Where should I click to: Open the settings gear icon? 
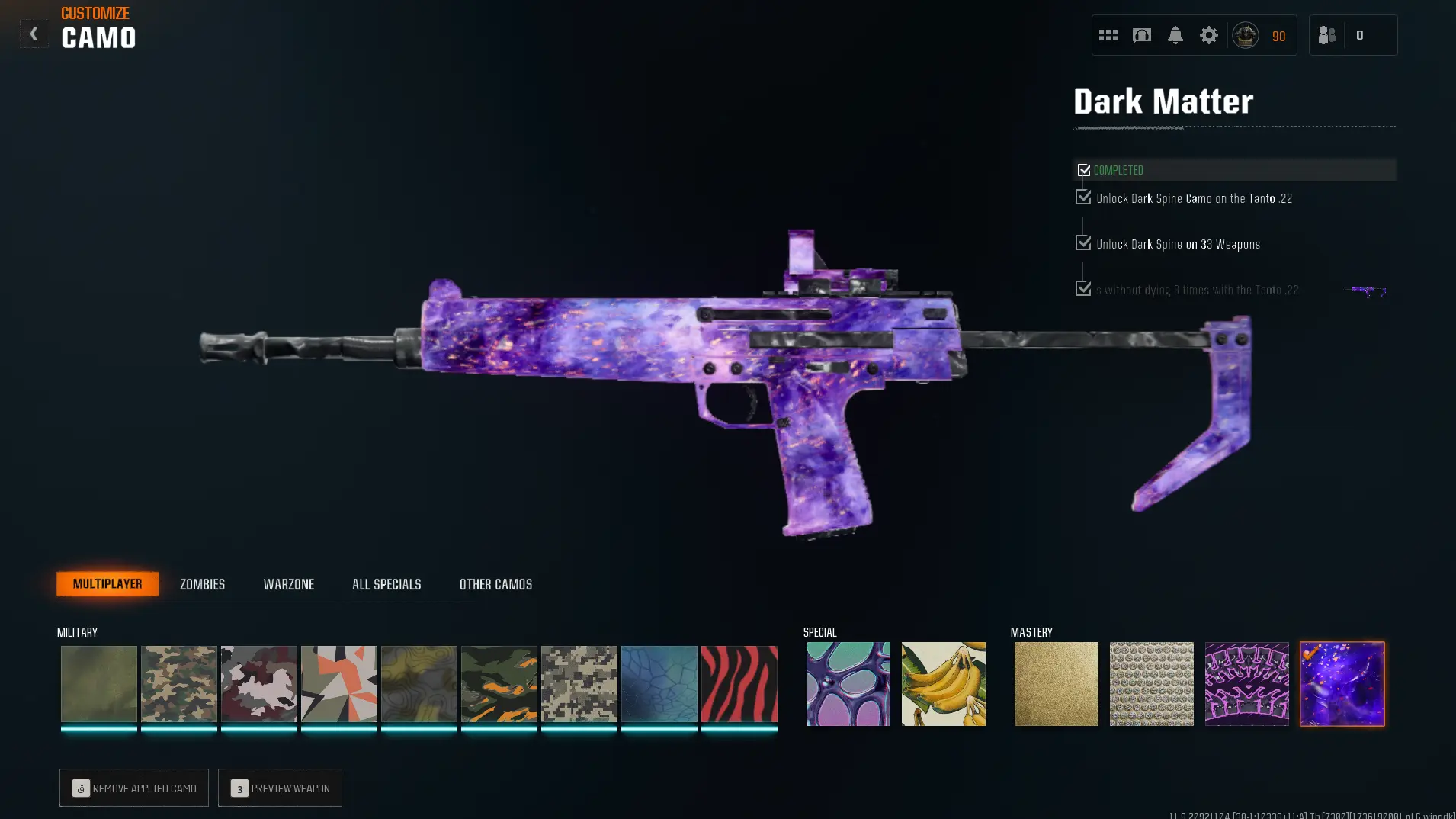[x=1208, y=35]
